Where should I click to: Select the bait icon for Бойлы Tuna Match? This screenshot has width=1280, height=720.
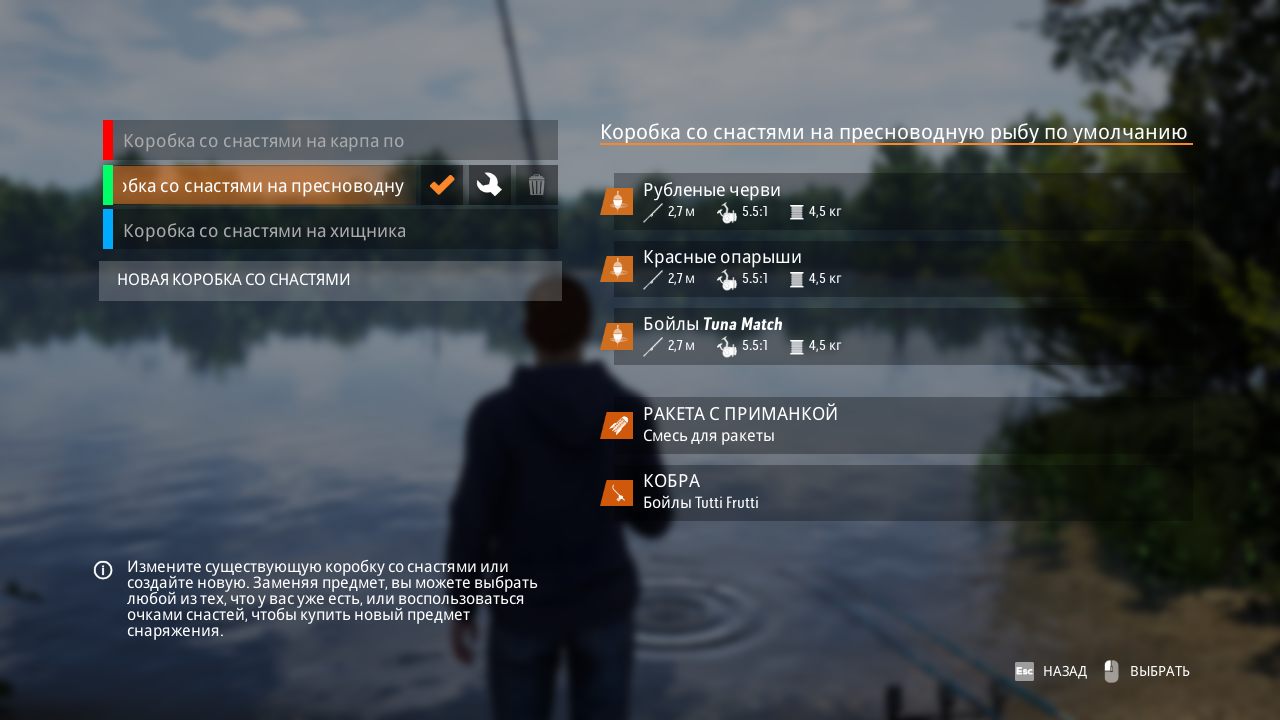[x=617, y=335]
